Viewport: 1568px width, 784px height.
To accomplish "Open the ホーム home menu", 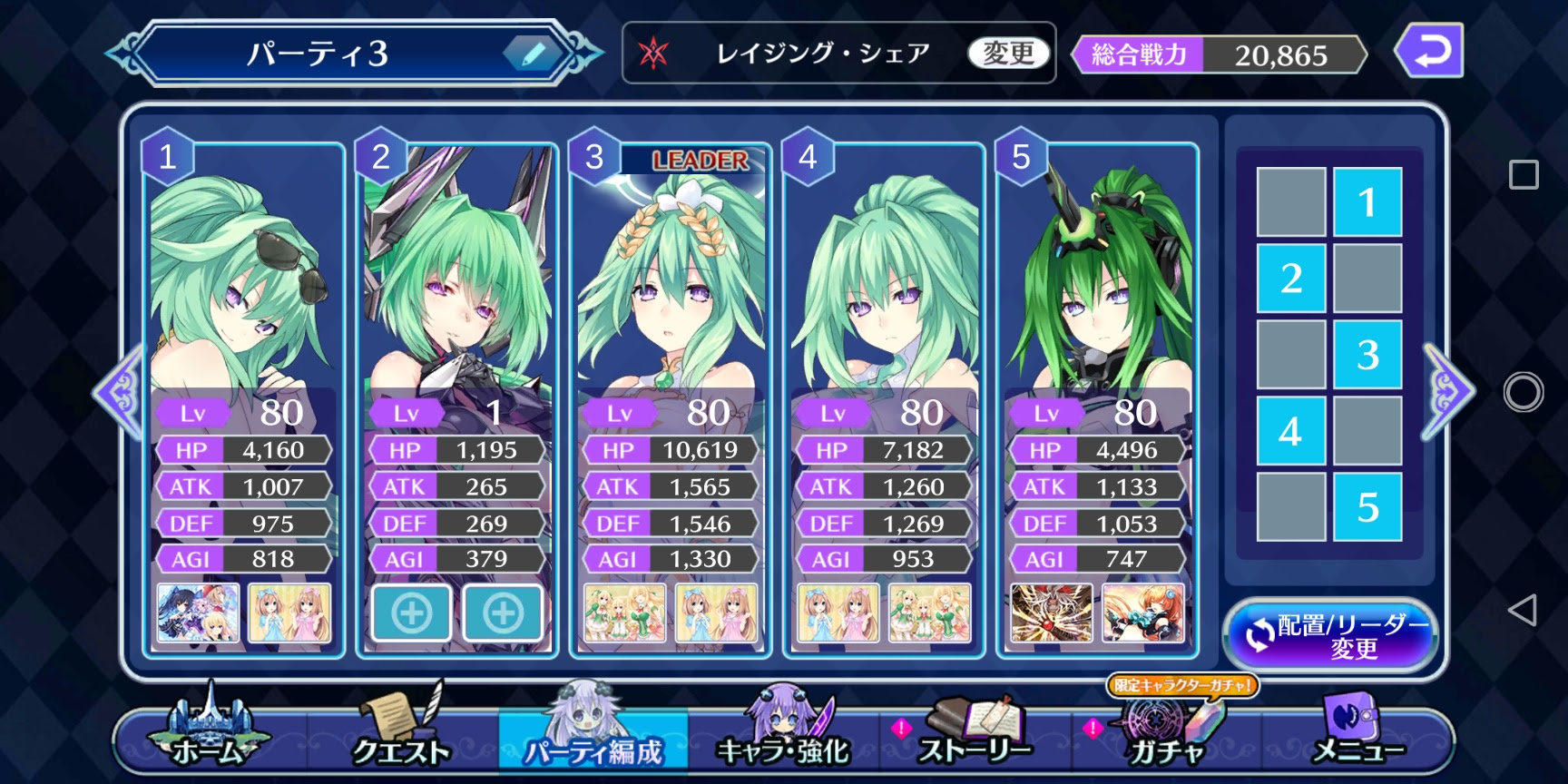I will [209, 735].
